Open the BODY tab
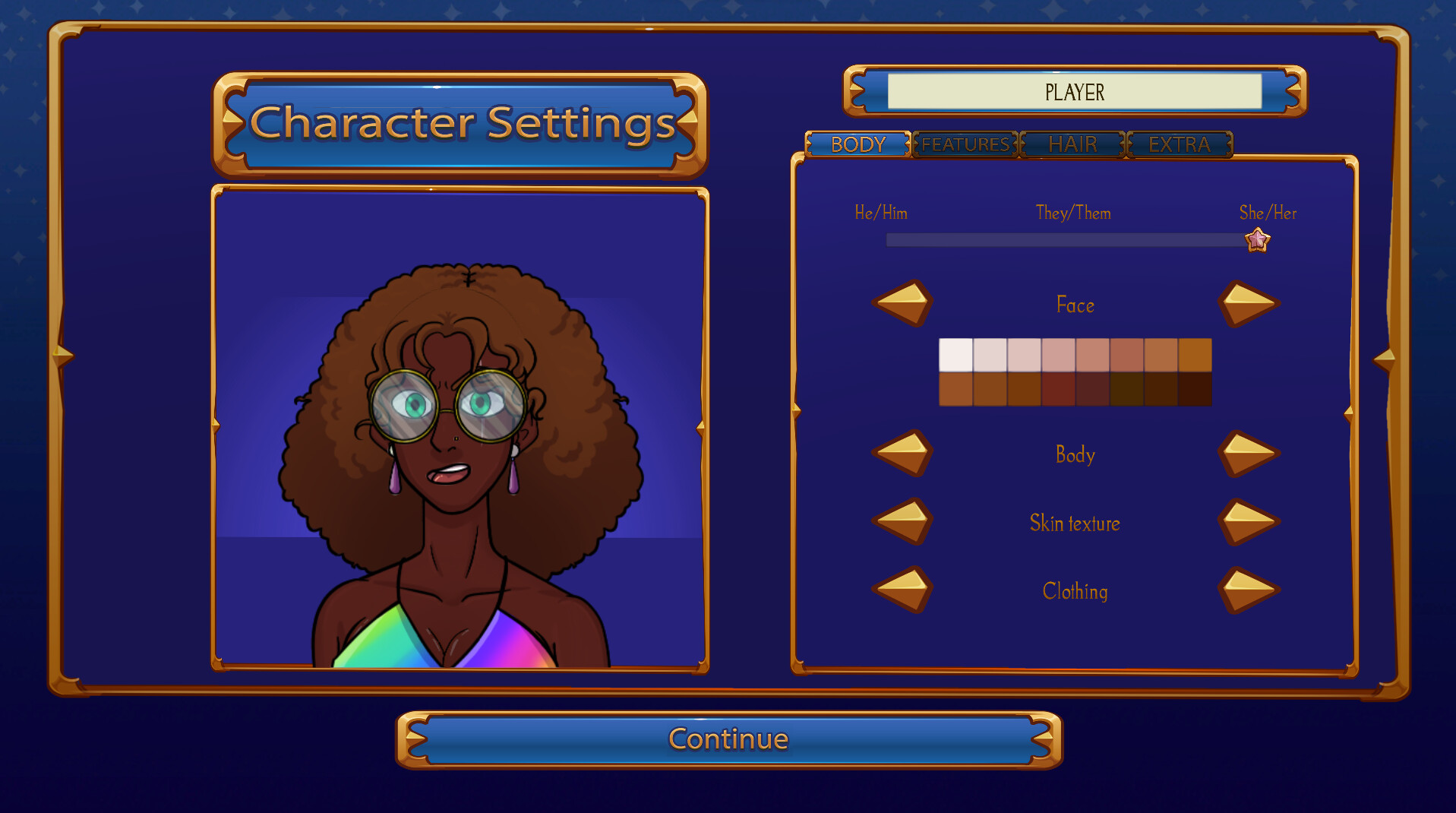Image resolution: width=1456 pixels, height=813 pixels. click(858, 144)
